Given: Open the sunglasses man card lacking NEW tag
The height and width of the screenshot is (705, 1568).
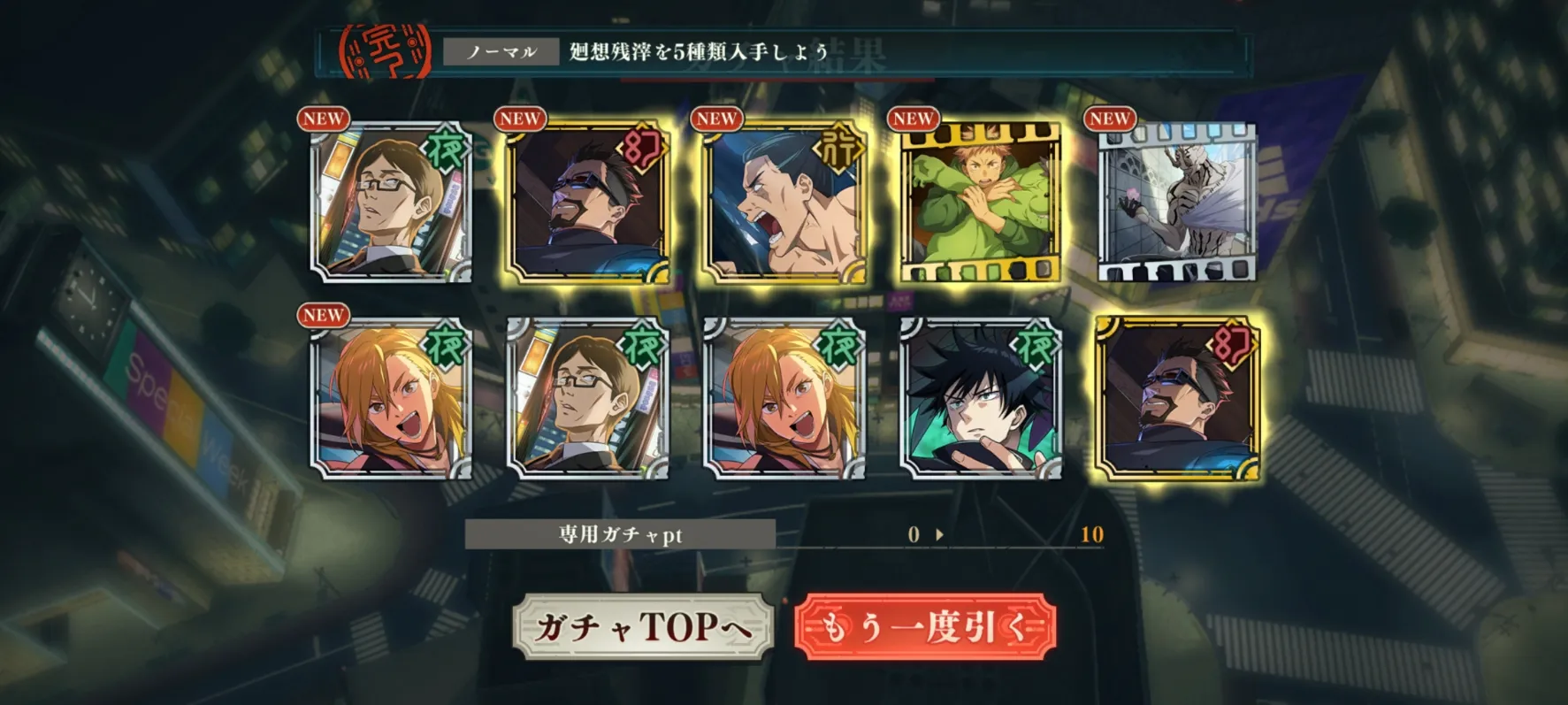Looking at the screenshot, I should pos(1176,399).
